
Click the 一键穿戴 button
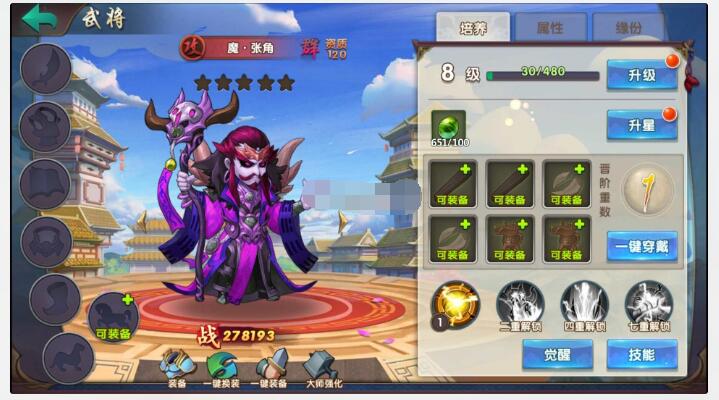point(641,246)
